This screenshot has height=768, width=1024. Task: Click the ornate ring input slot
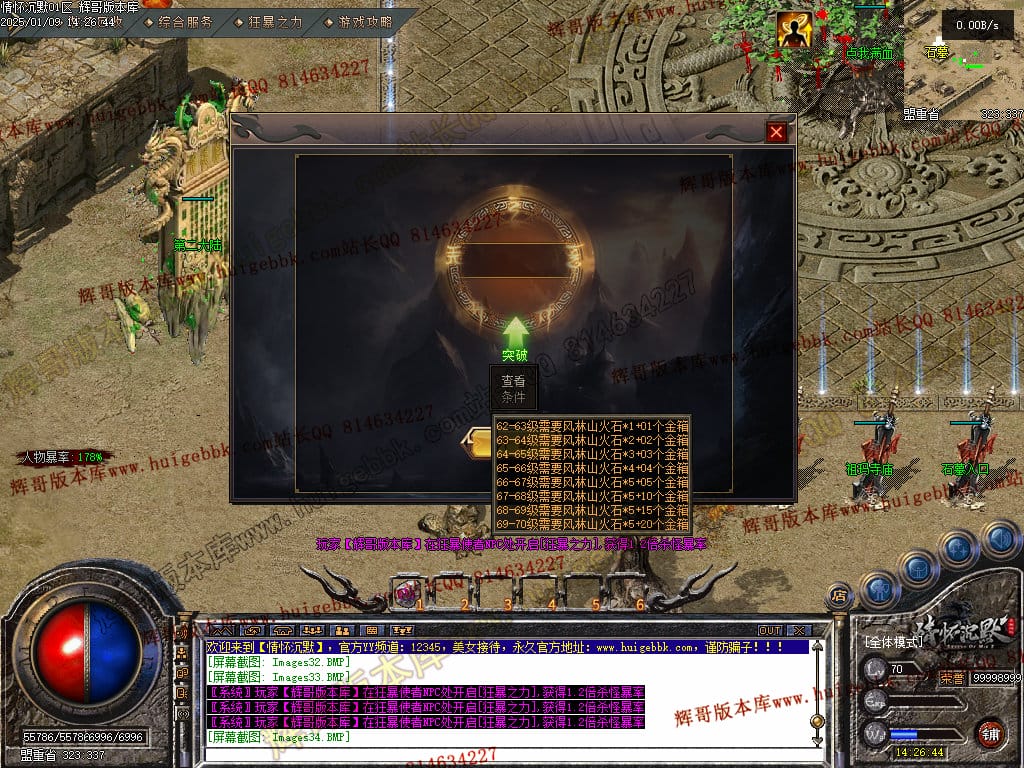pyautogui.click(x=513, y=260)
